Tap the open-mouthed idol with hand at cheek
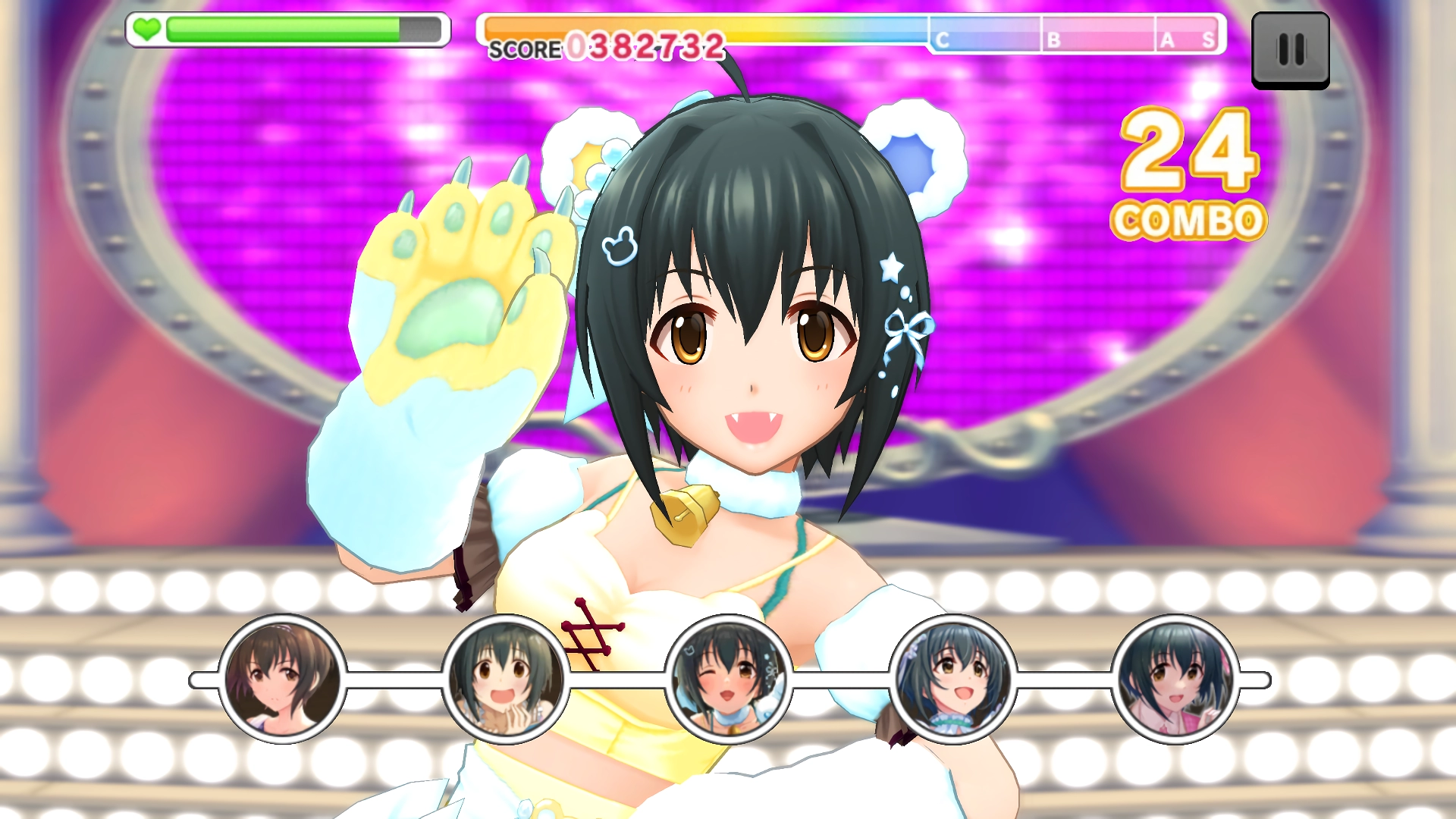This screenshot has width=1456, height=819. coord(505,679)
